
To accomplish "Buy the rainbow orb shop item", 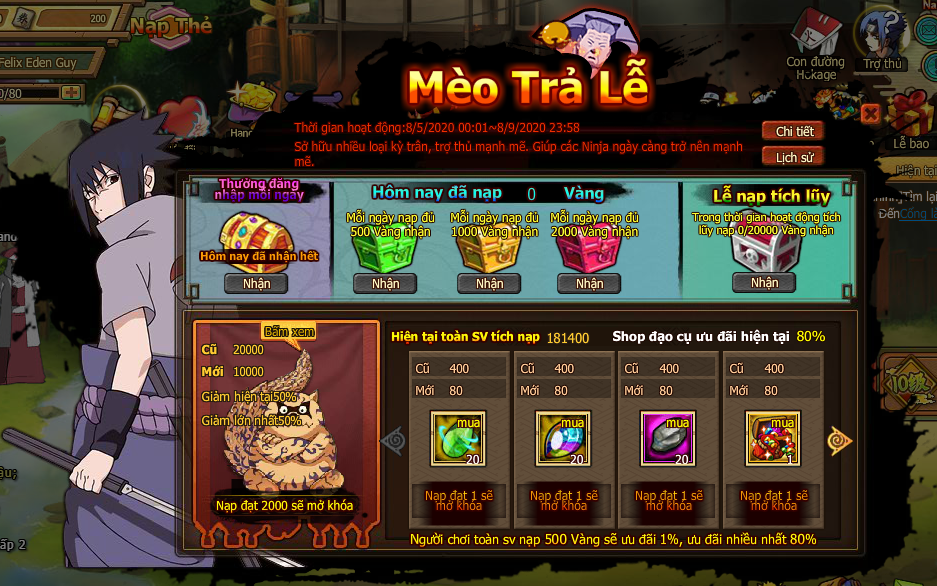I will click(562, 438).
